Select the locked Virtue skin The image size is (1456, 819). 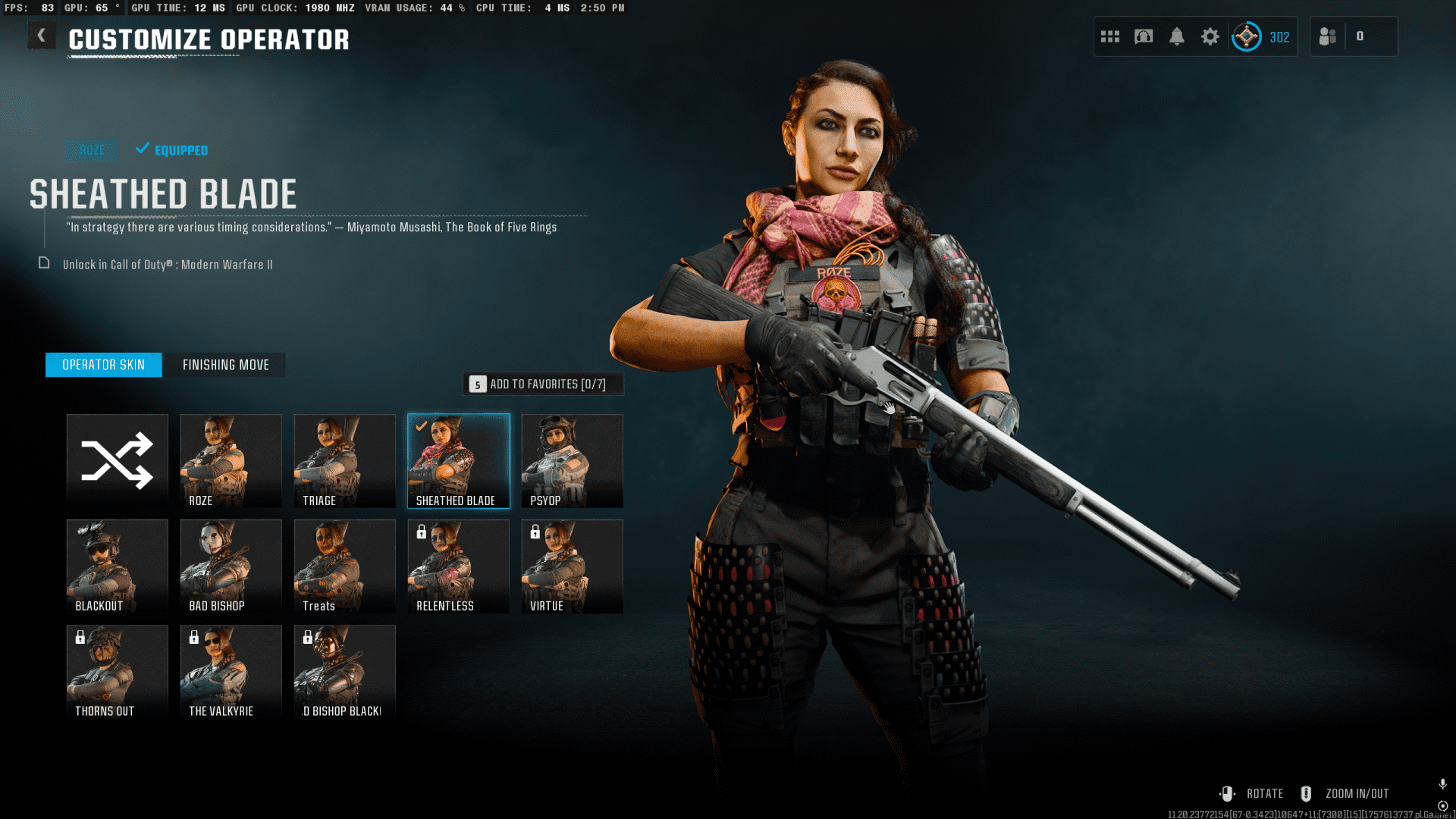point(573,566)
